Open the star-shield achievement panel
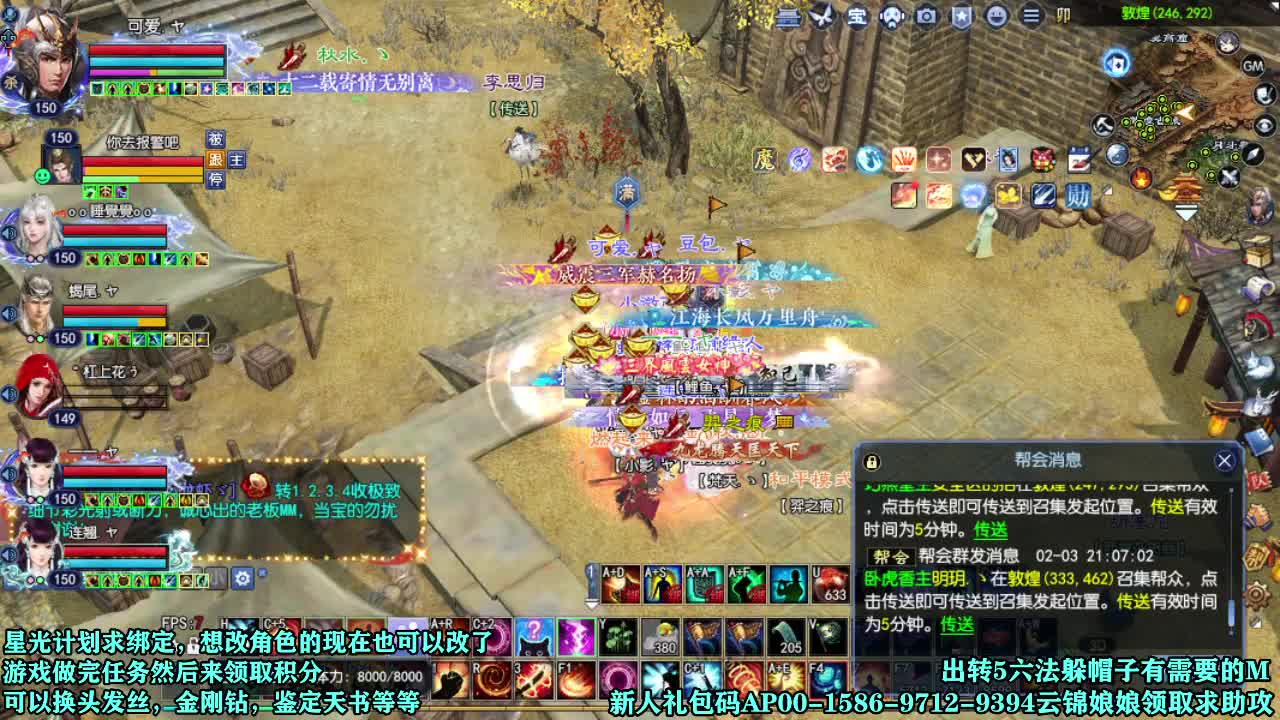1280x720 pixels. coord(960,16)
